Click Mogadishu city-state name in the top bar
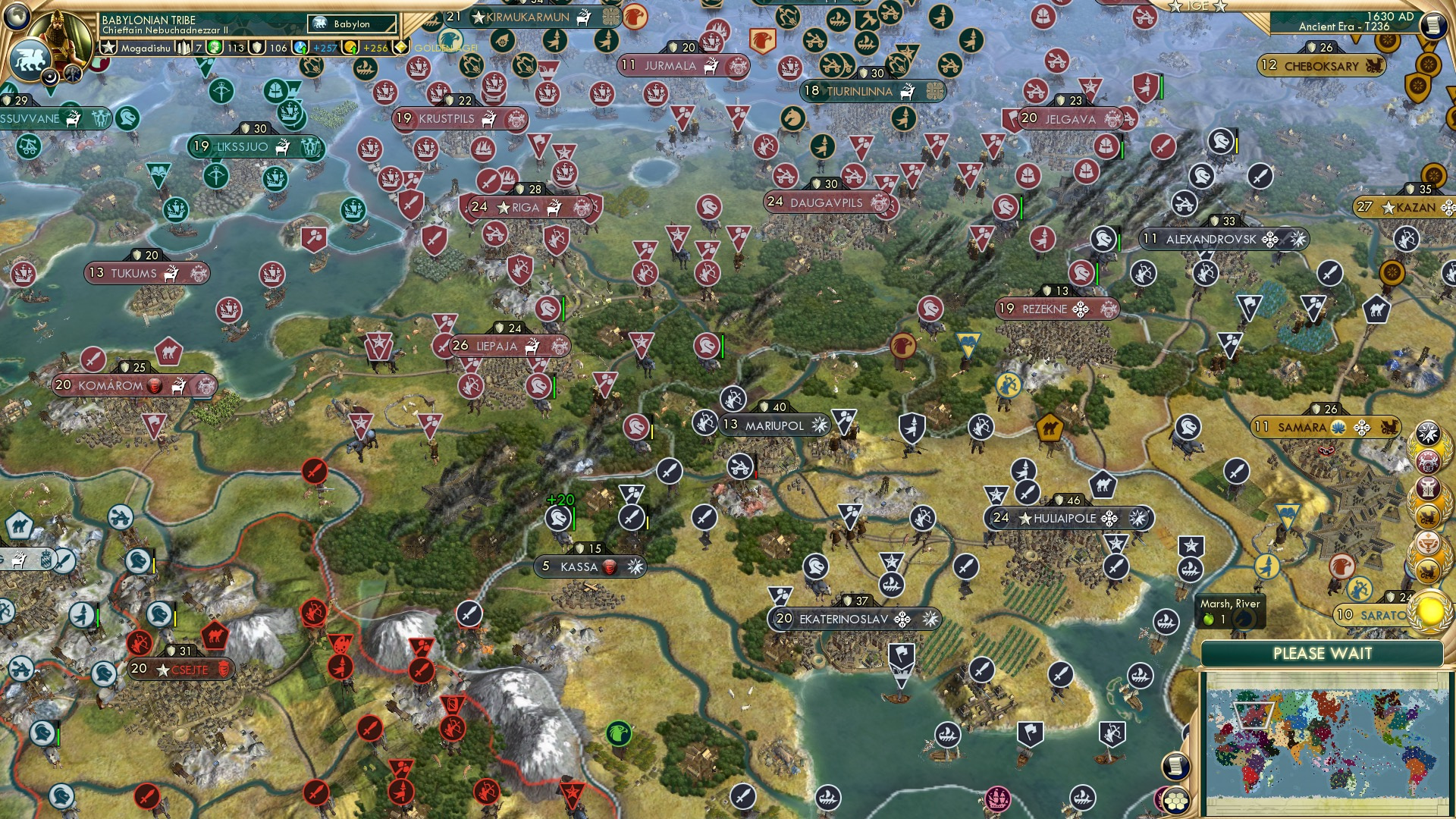Image resolution: width=1456 pixels, height=819 pixels. point(146,49)
